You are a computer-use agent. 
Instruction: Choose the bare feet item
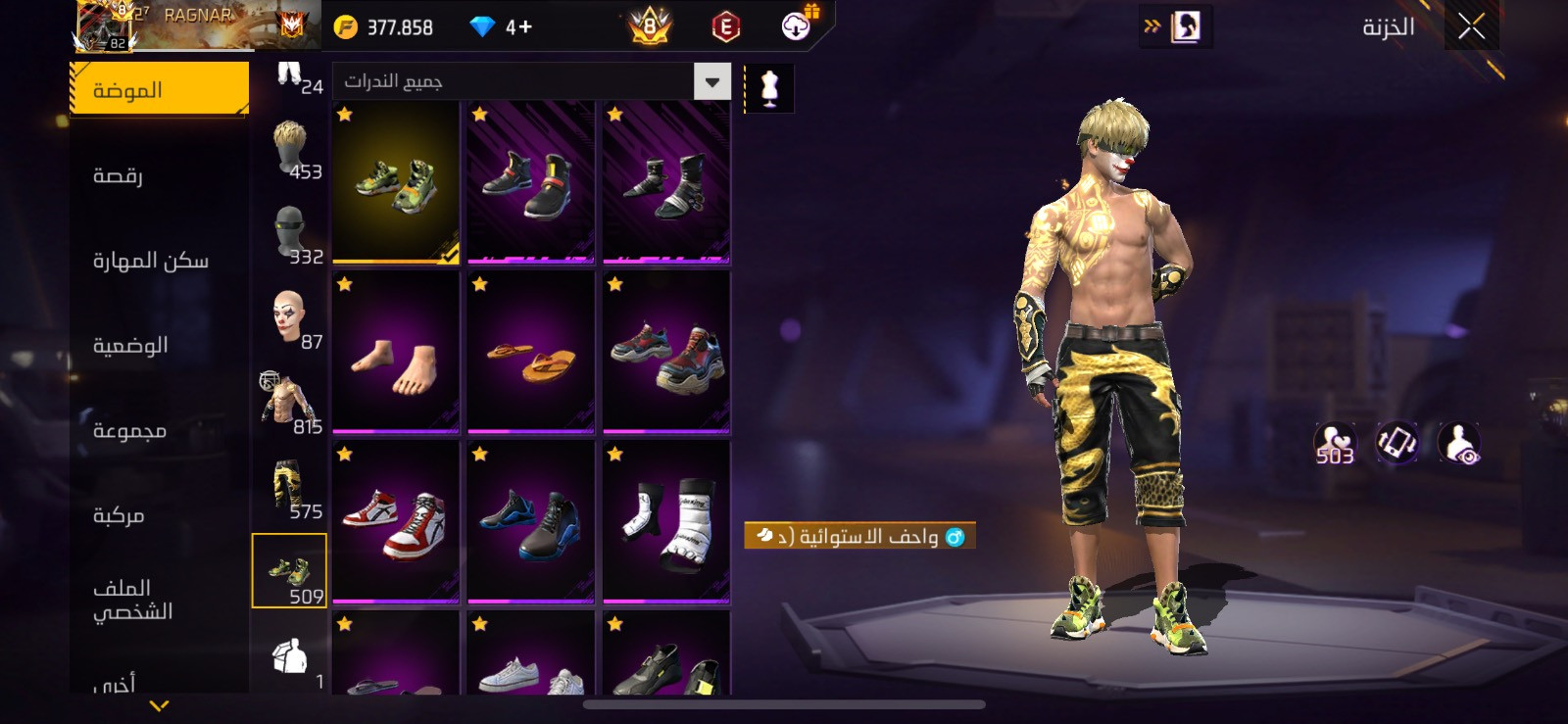click(396, 353)
